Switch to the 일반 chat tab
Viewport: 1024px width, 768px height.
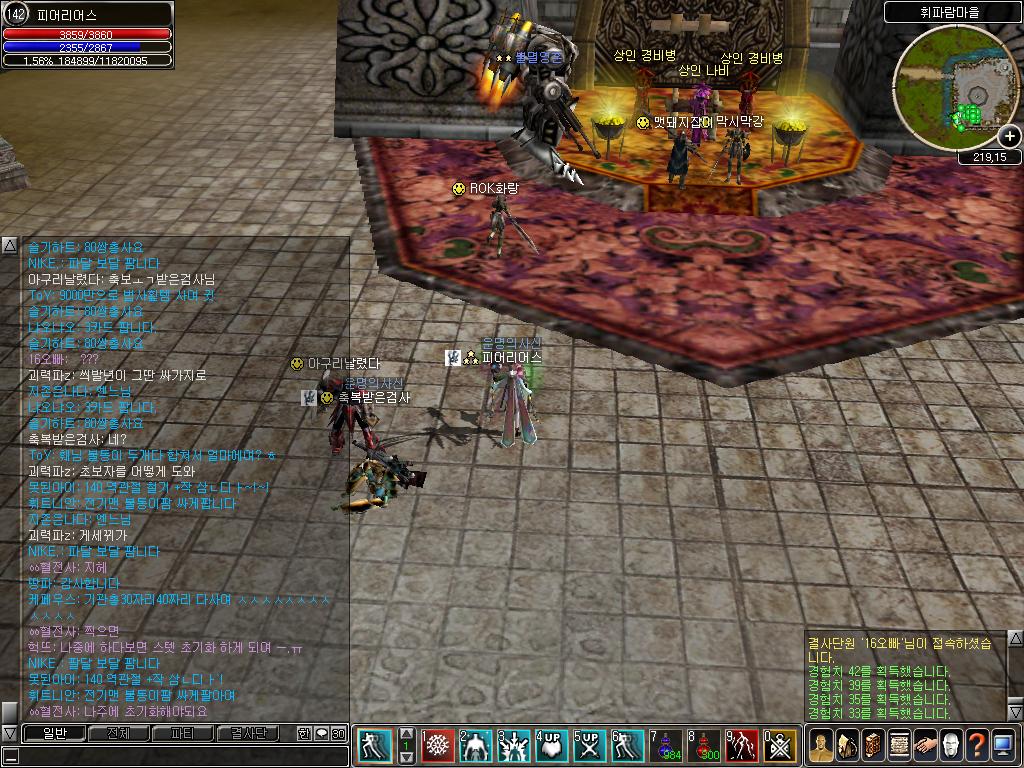point(53,733)
